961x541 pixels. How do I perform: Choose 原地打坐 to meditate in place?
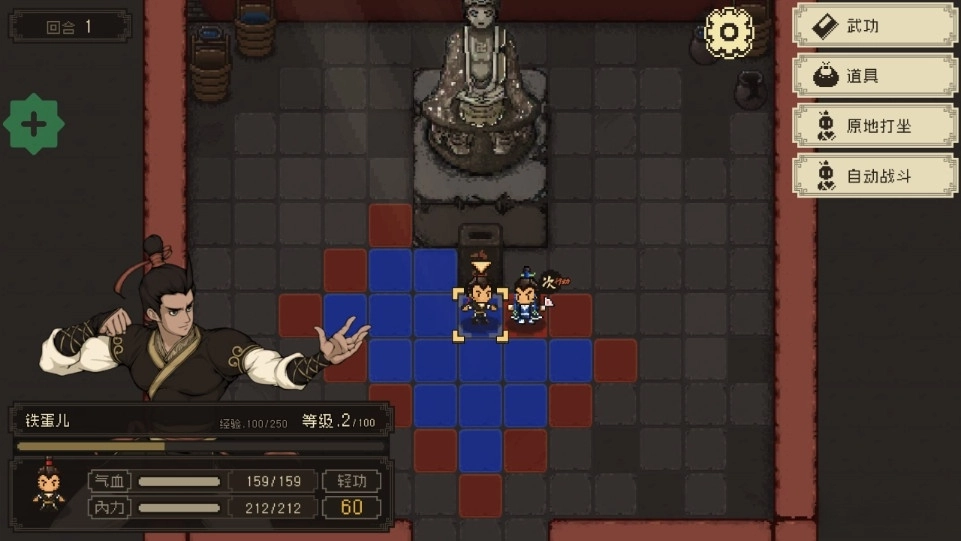(x=874, y=126)
